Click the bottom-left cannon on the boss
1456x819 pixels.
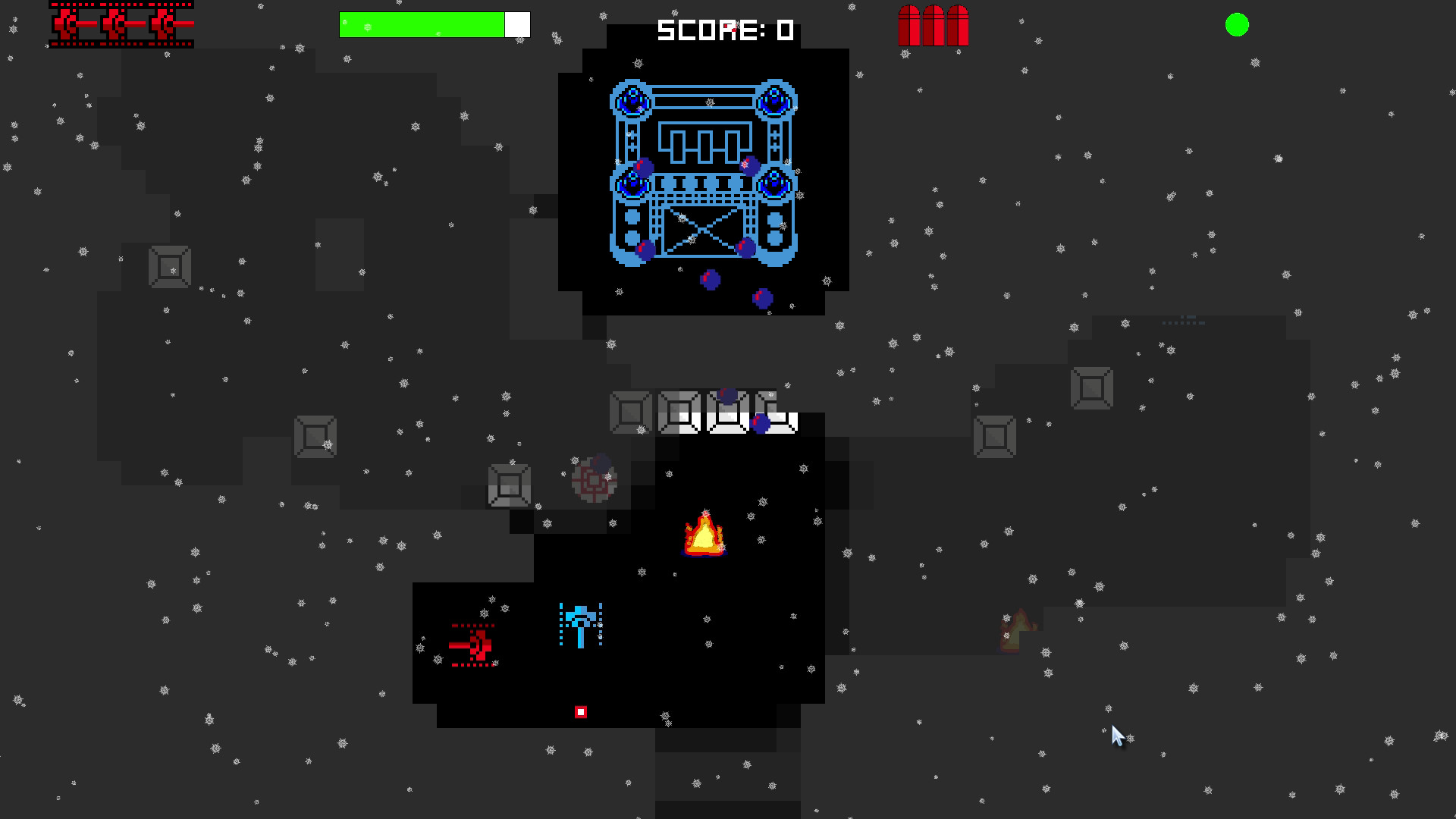click(632, 184)
